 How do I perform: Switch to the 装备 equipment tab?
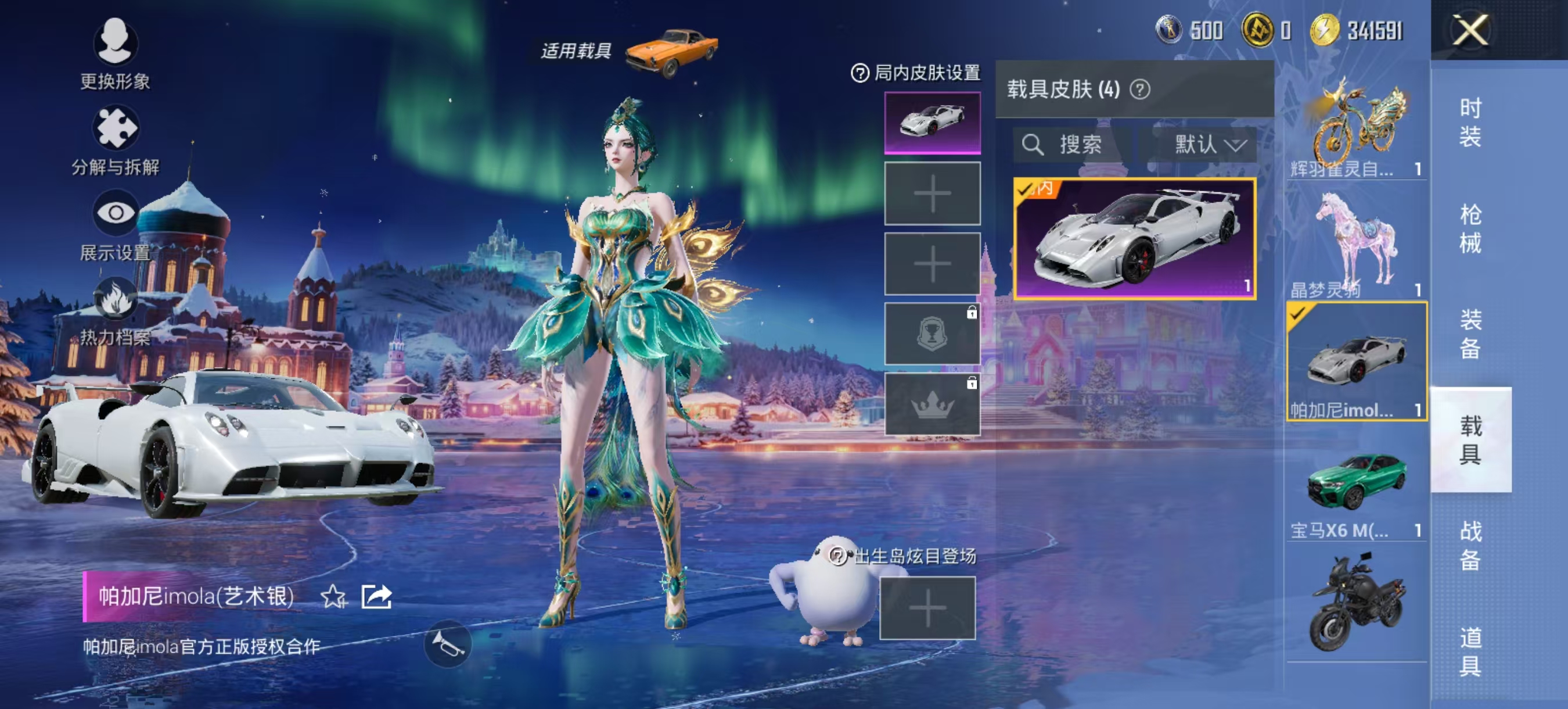coord(1470,334)
